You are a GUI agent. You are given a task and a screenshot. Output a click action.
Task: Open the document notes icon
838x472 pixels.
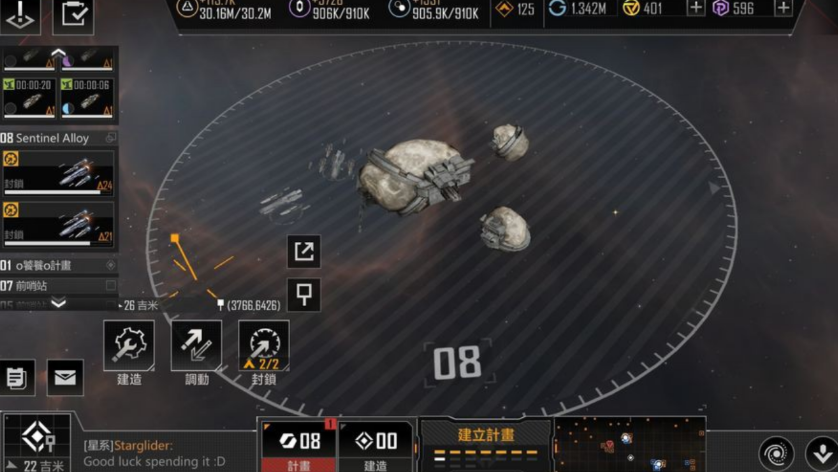pyautogui.click(x=17, y=377)
